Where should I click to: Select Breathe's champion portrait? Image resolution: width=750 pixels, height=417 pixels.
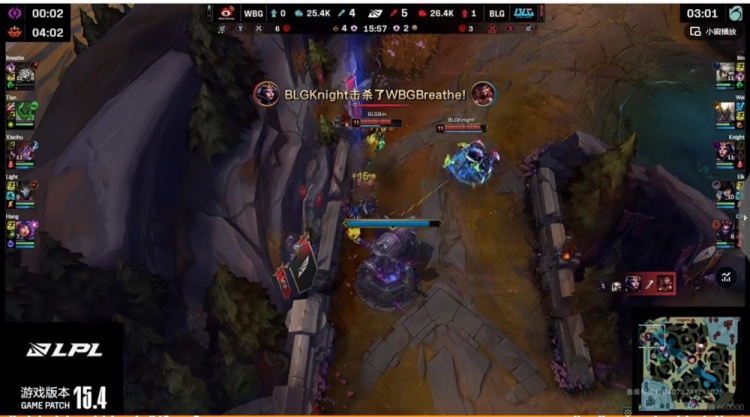pos(24,75)
